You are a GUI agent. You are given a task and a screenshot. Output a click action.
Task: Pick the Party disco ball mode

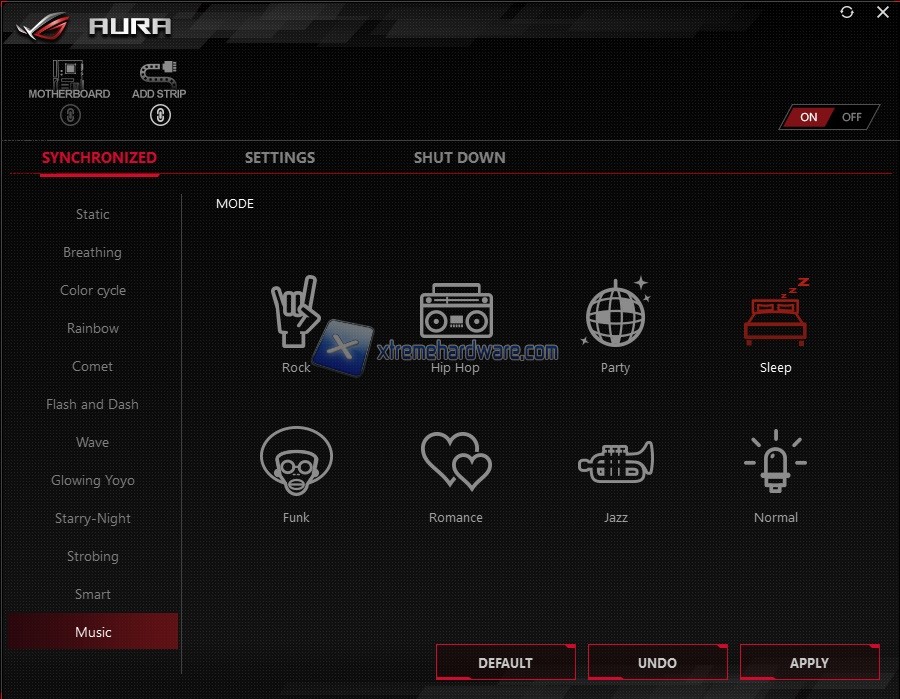coord(615,312)
